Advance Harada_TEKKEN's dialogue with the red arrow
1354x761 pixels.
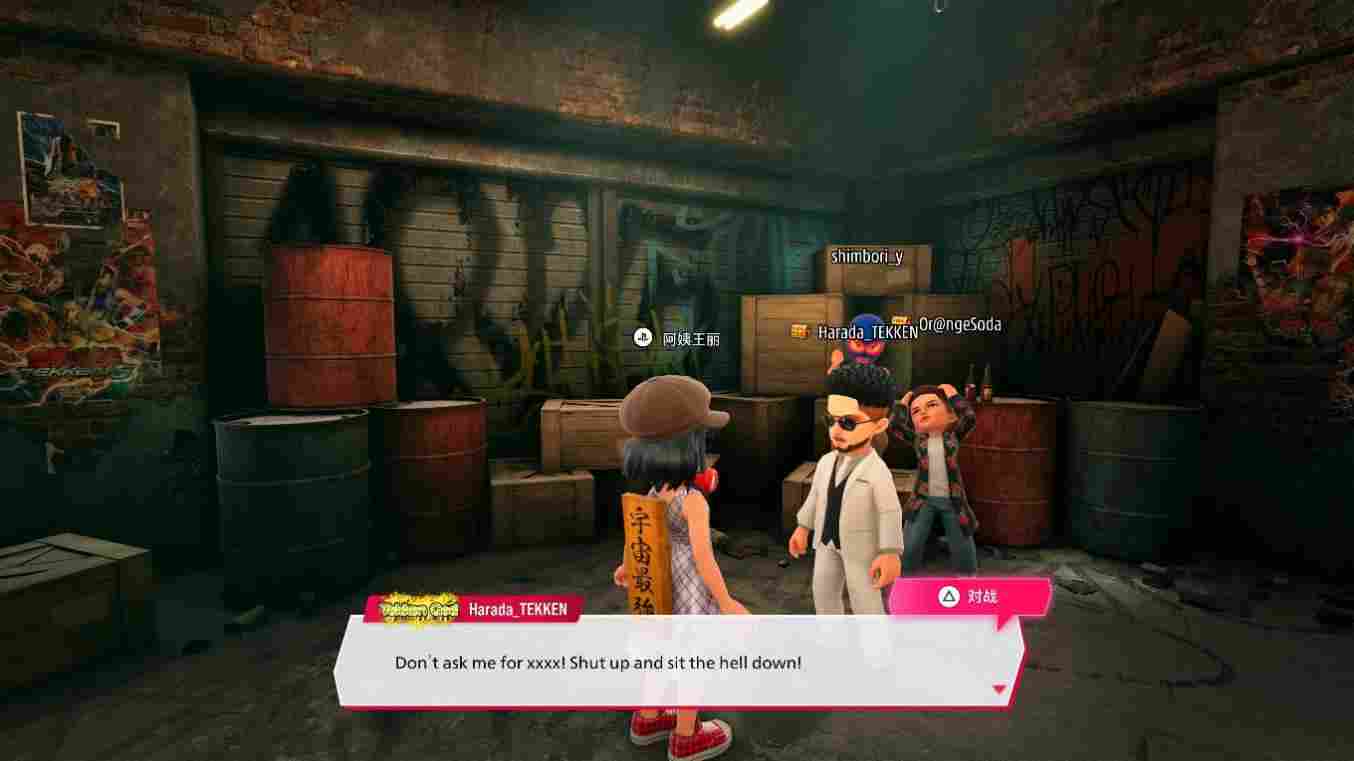tap(998, 689)
